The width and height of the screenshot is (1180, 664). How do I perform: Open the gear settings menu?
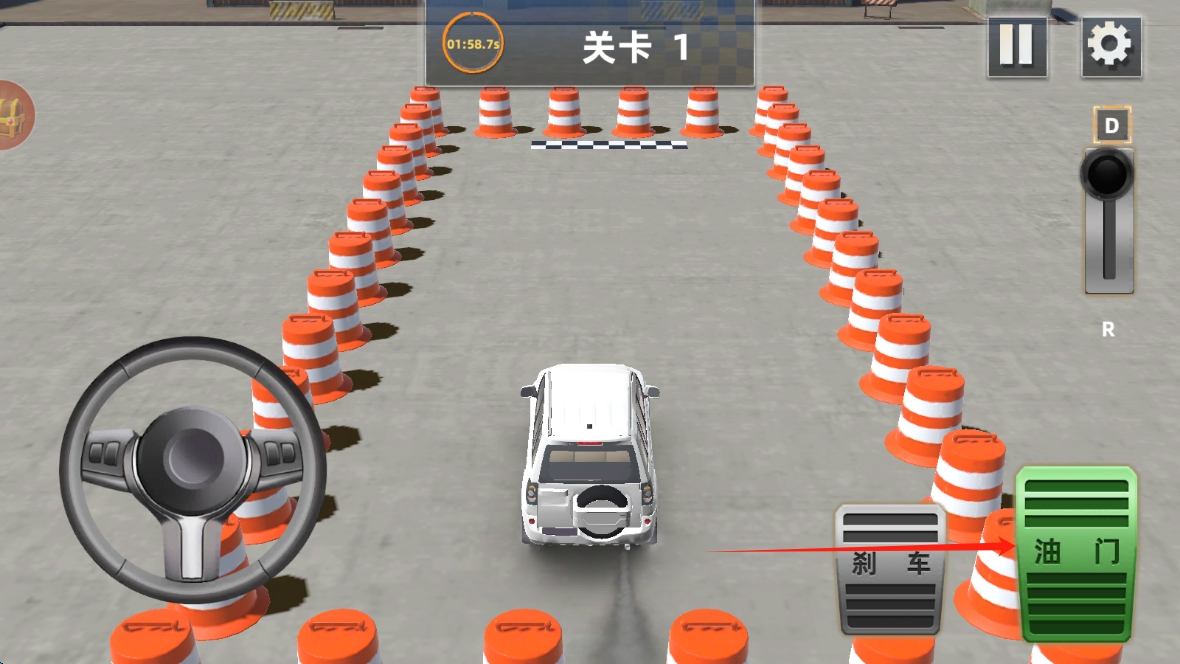[x=1110, y=46]
